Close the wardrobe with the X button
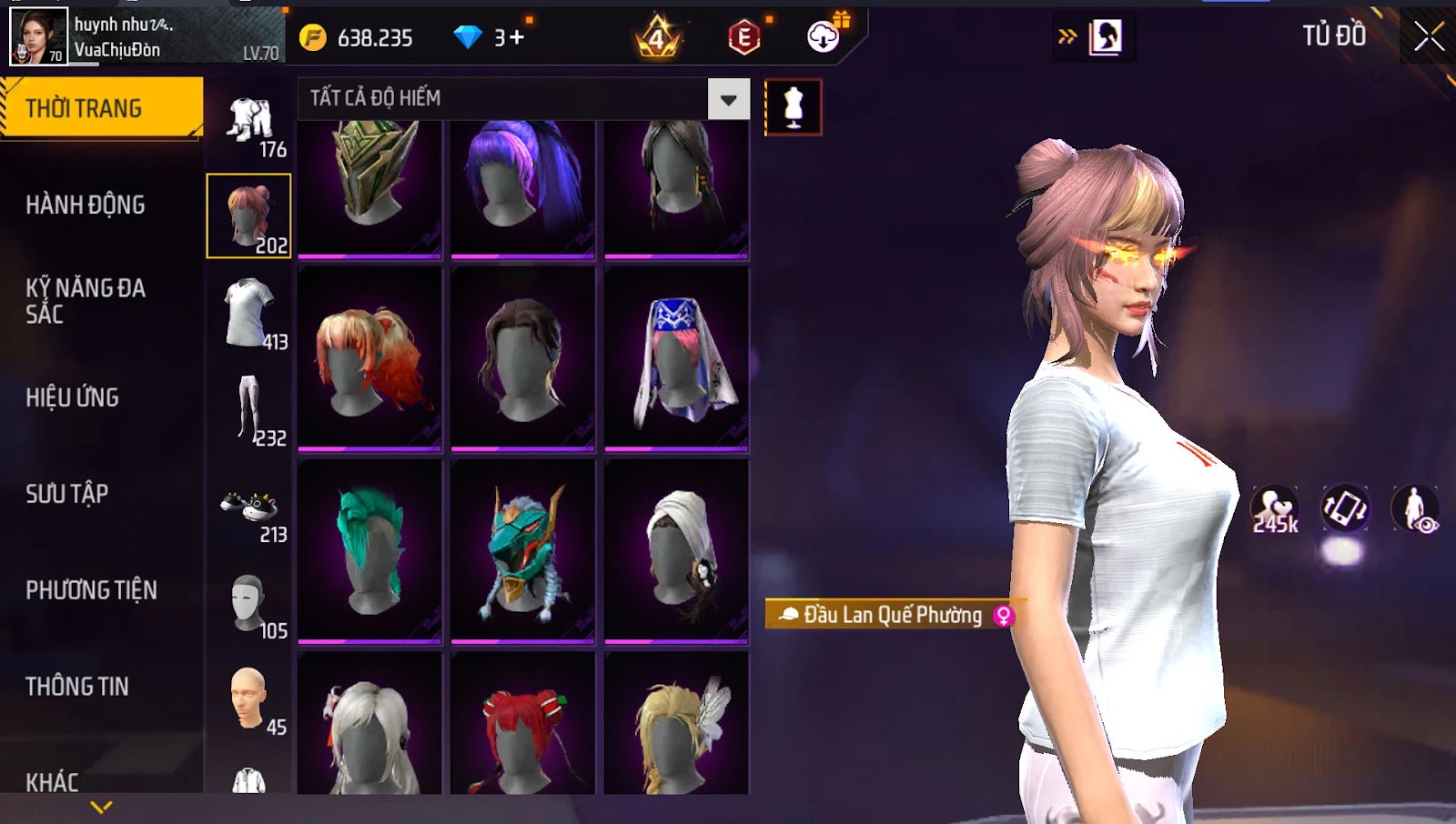The height and width of the screenshot is (824, 1456). (x=1429, y=36)
